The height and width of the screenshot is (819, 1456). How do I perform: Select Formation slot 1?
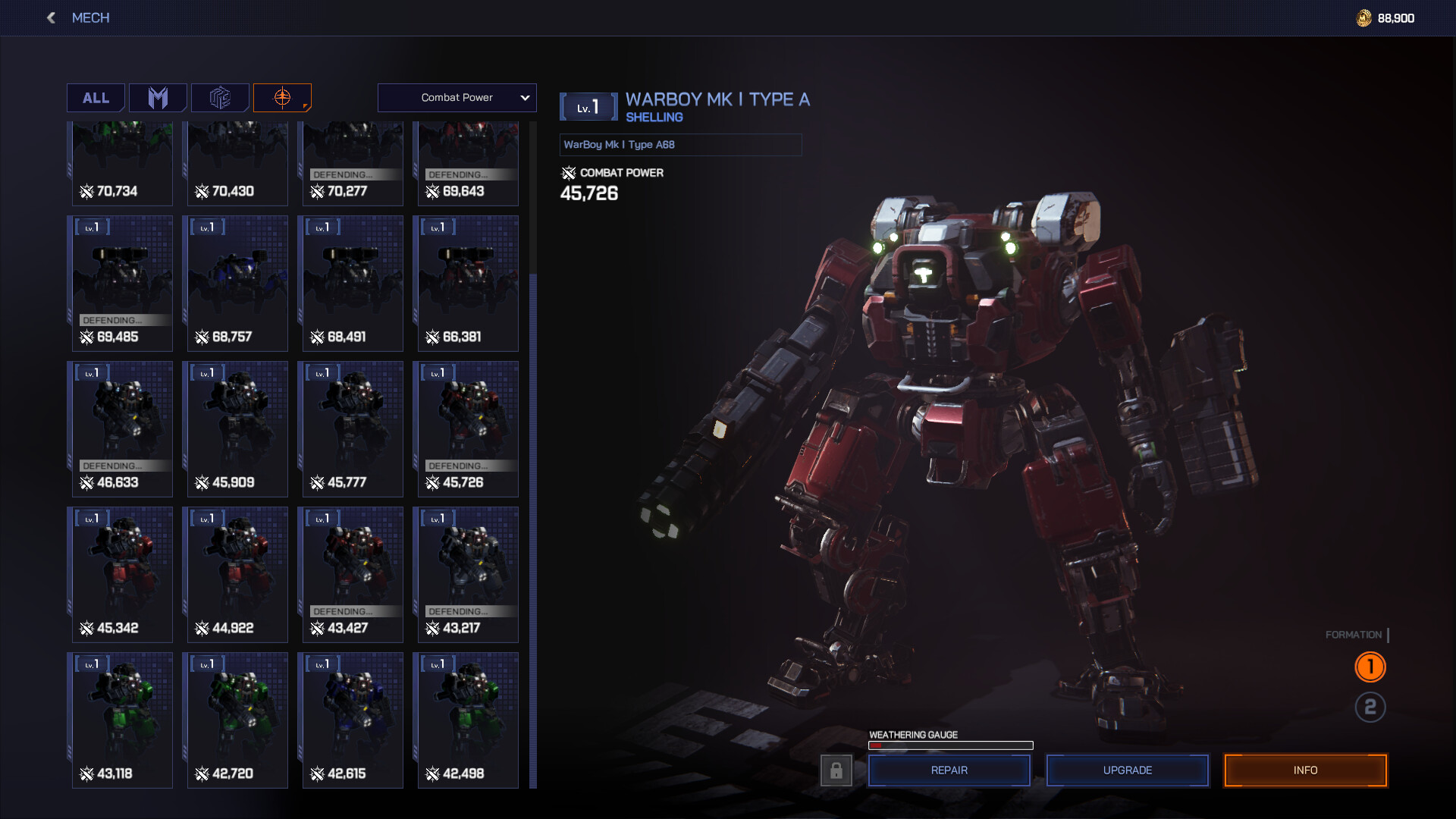(1370, 667)
